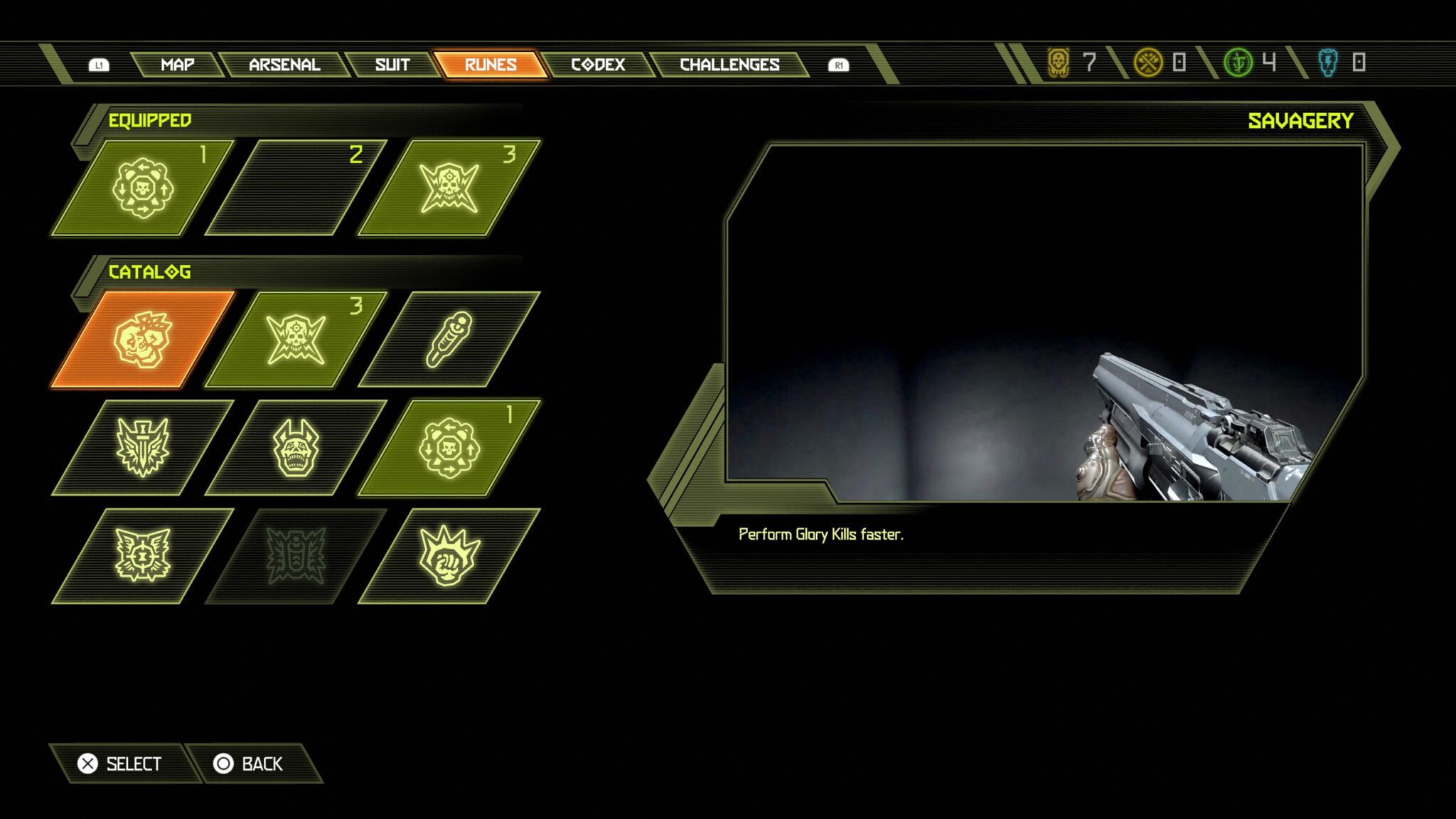Switch to the Map tab
Image resolution: width=1456 pixels, height=819 pixels.
pyautogui.click(x=177, y=65)
